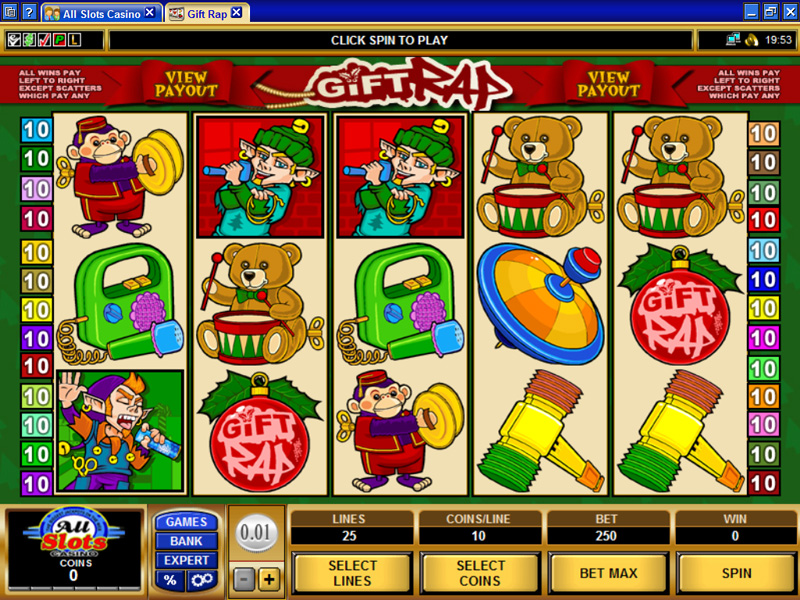Minimize the casino window
800x600 pixels.
(751, 12)
